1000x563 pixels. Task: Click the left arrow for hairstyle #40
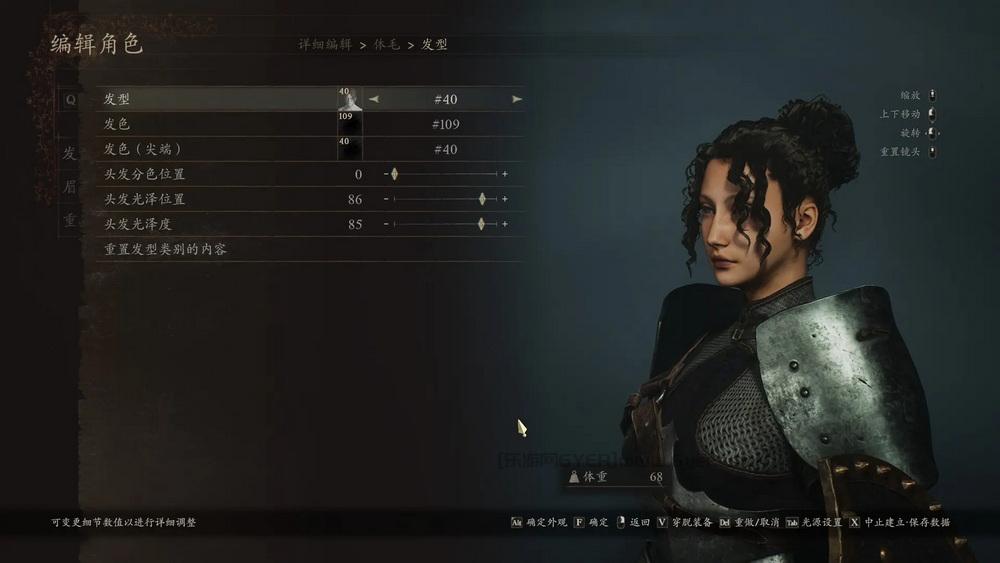coord(374,99)
